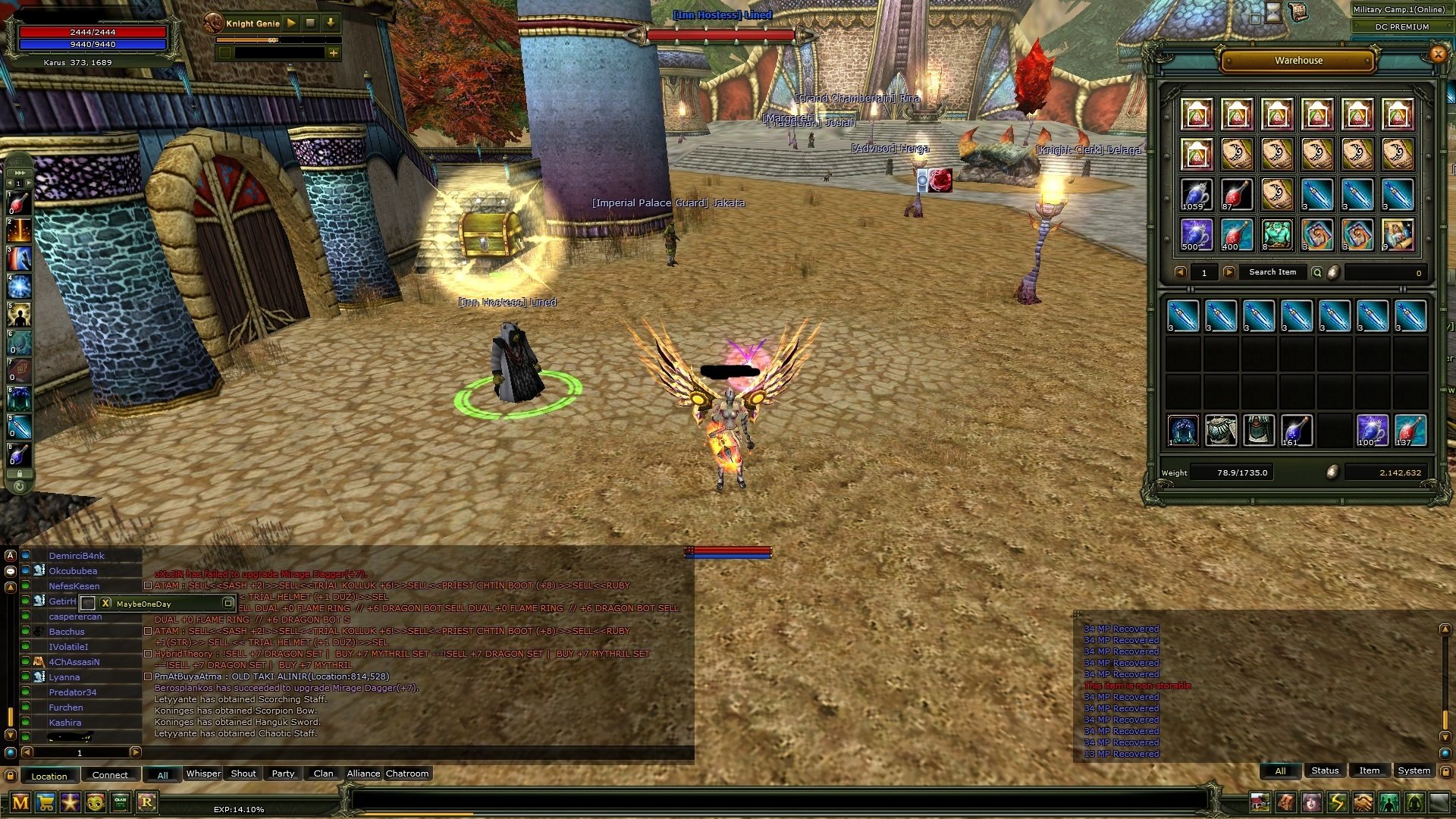
Task: Click the Knight Genie play toggle
Action: (x=292, y=24)
